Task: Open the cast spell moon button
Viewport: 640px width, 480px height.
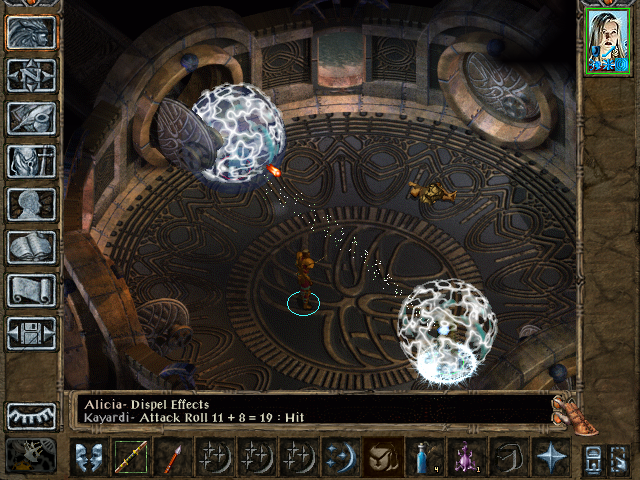Action: tap(340, 457)
